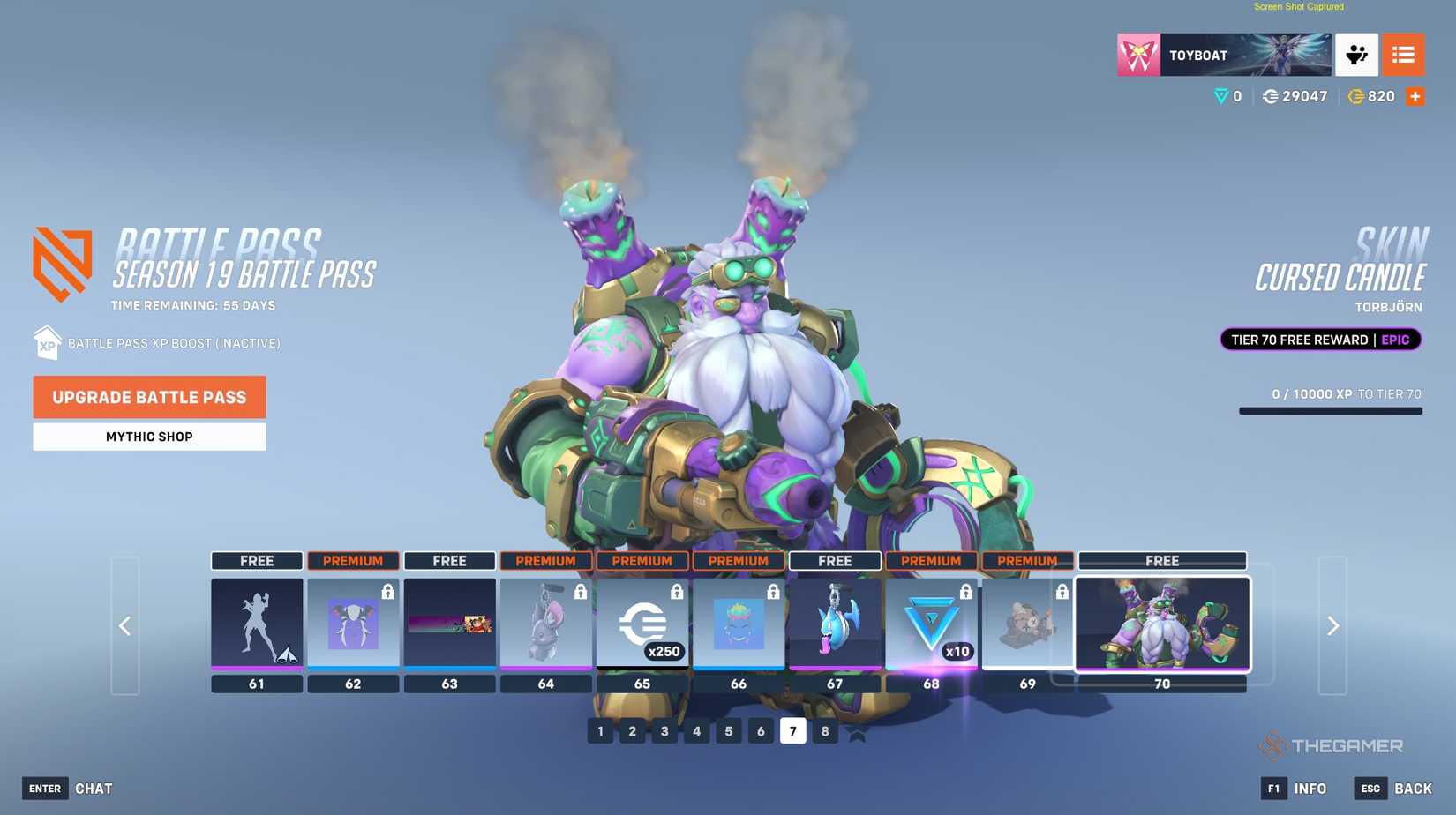Viewport: 1456px width, 815px height.
Task: Go to the previous tiers page arrow
Action: pyautogui.click(x=125, y=625)
